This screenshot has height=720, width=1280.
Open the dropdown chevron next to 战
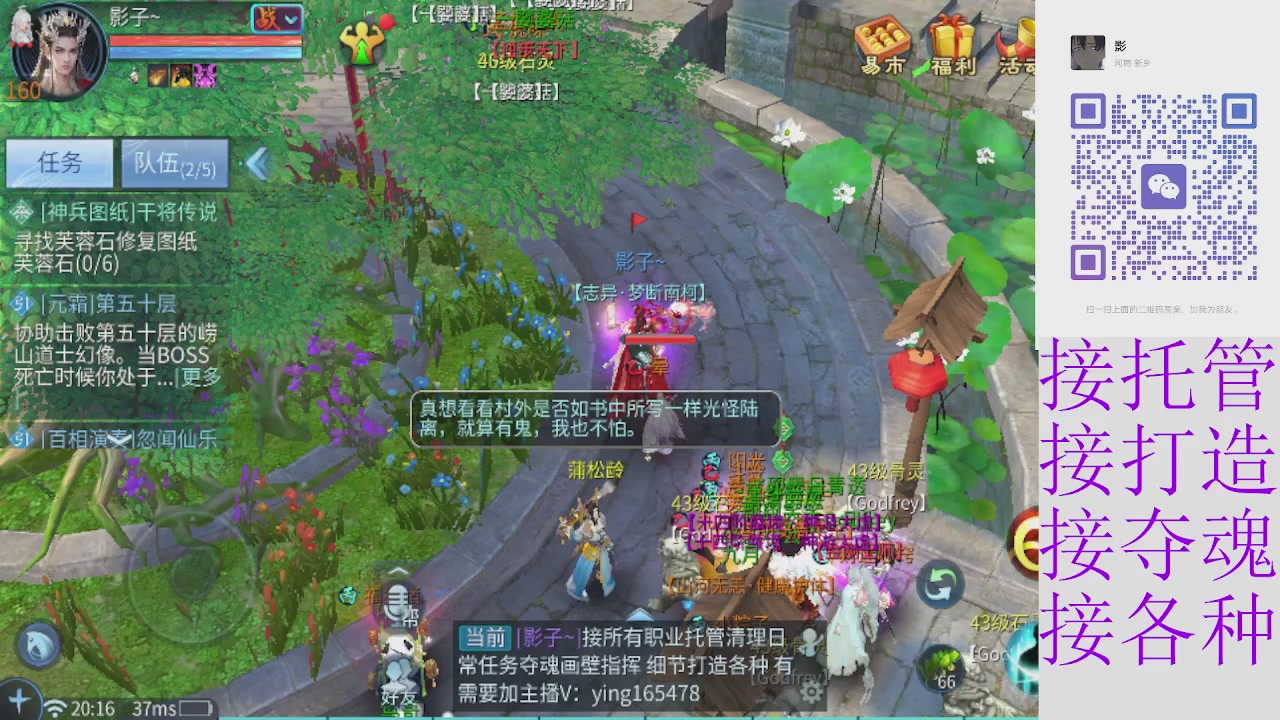click(291, 19)
